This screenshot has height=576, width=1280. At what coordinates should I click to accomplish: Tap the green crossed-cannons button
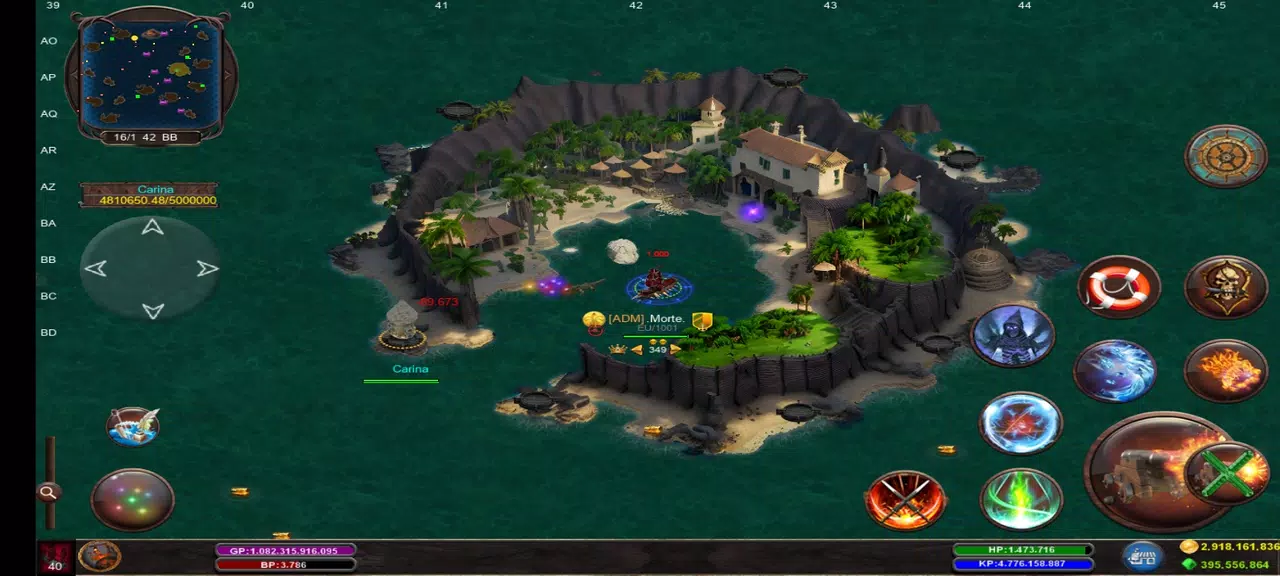(1226, 473)
